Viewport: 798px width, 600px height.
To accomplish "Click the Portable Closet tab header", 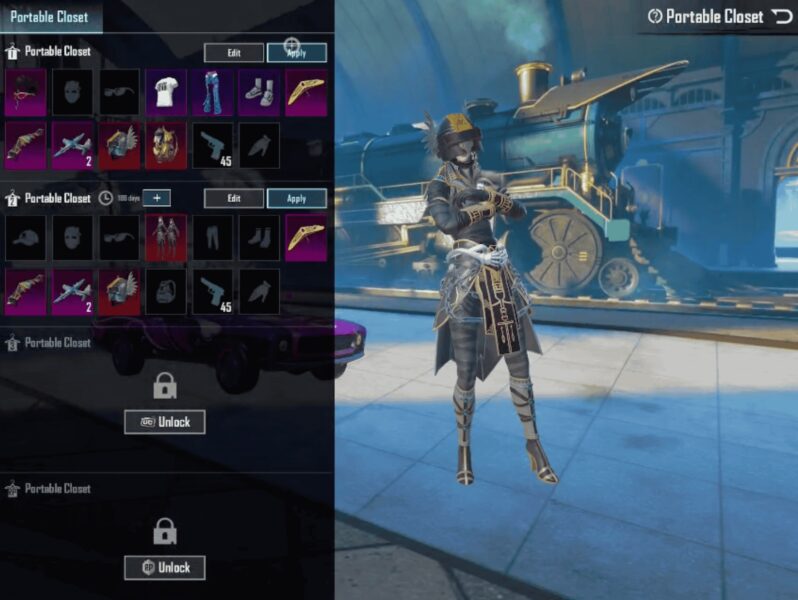I will (50, 17).
